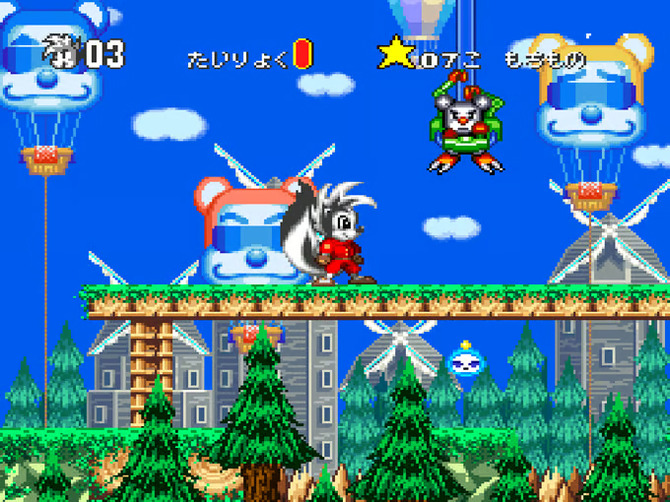This screenshot has width=670, height=502.
Task: Open the もちもの held items label
Action: coord(546,59)
